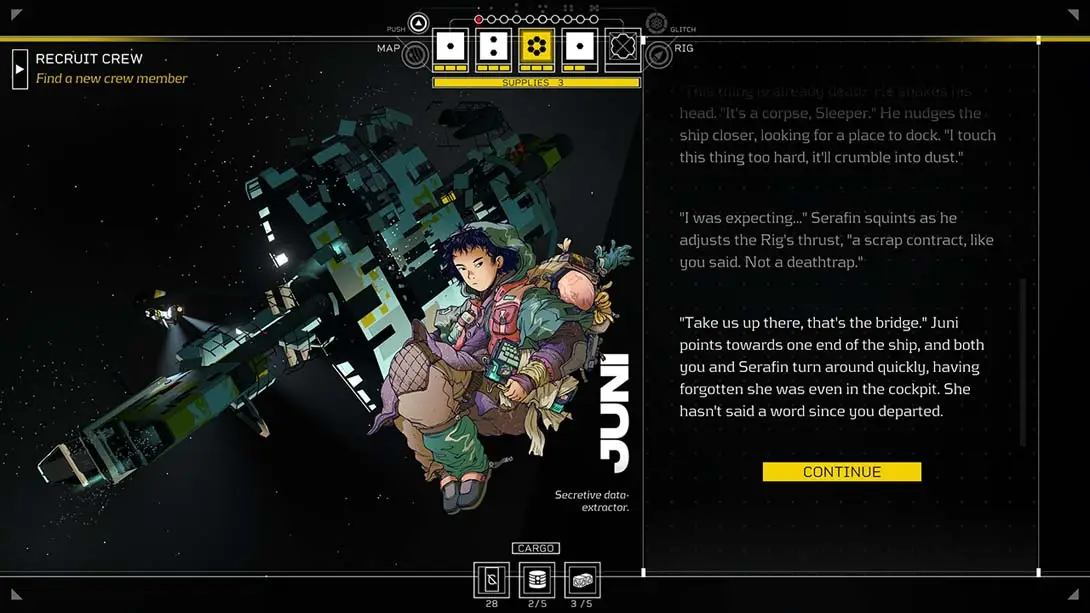Activate the Glitch ability icon

[x=656, y=24]
